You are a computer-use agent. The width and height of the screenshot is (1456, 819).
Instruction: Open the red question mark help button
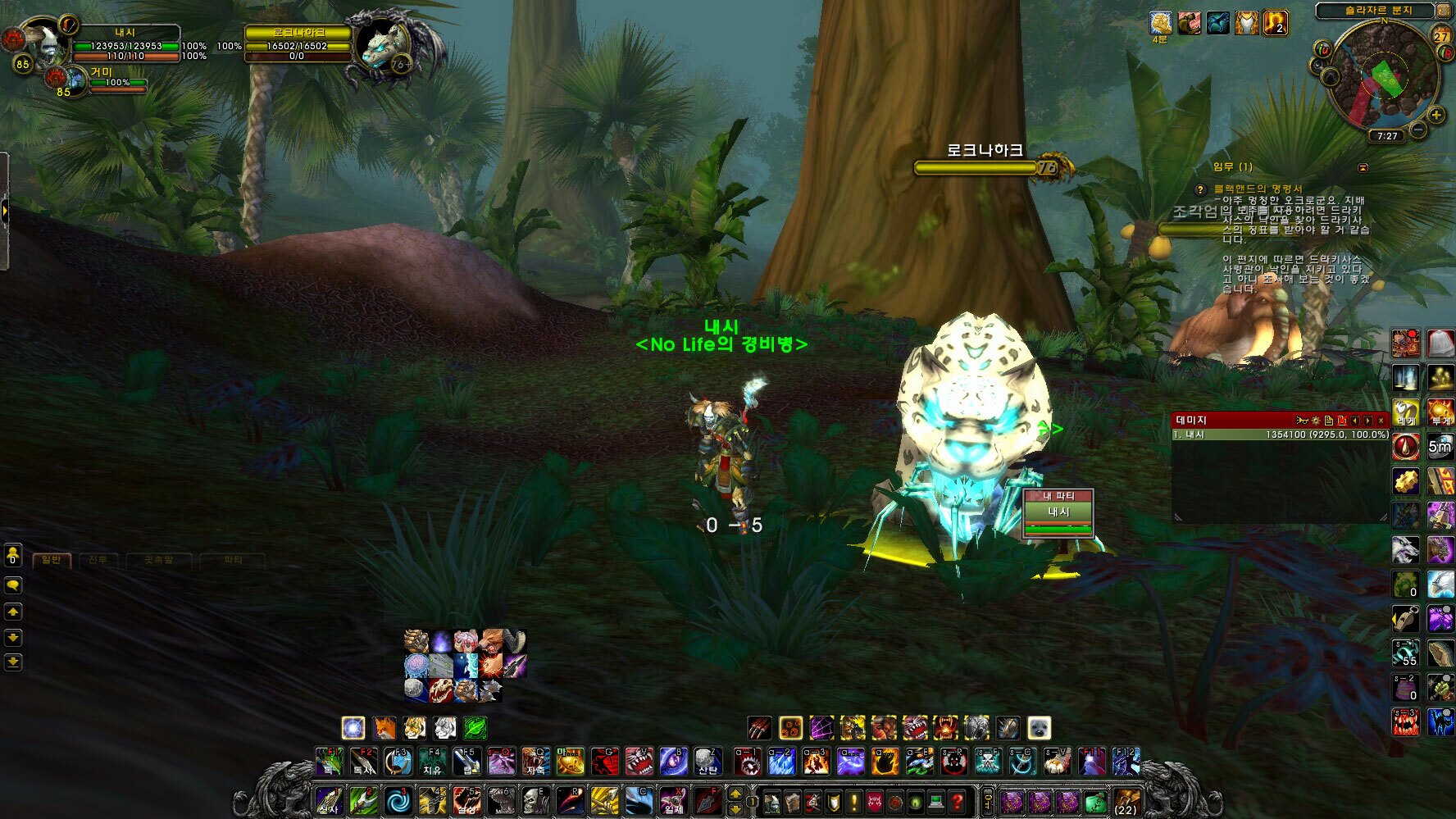tap(957, 801)
